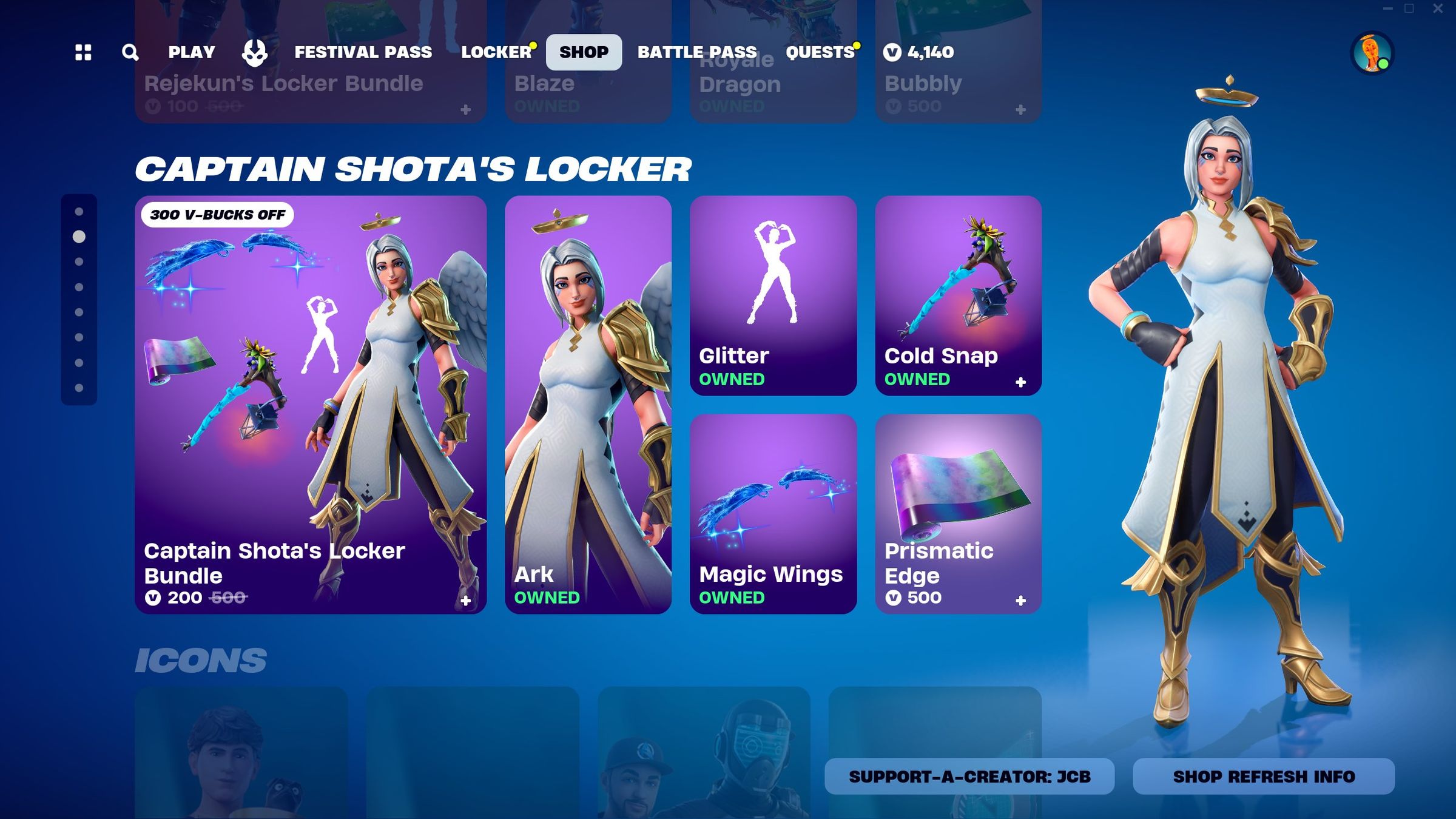Select Captain Shota's Locker Bundle tile

(x=311, y=405)
